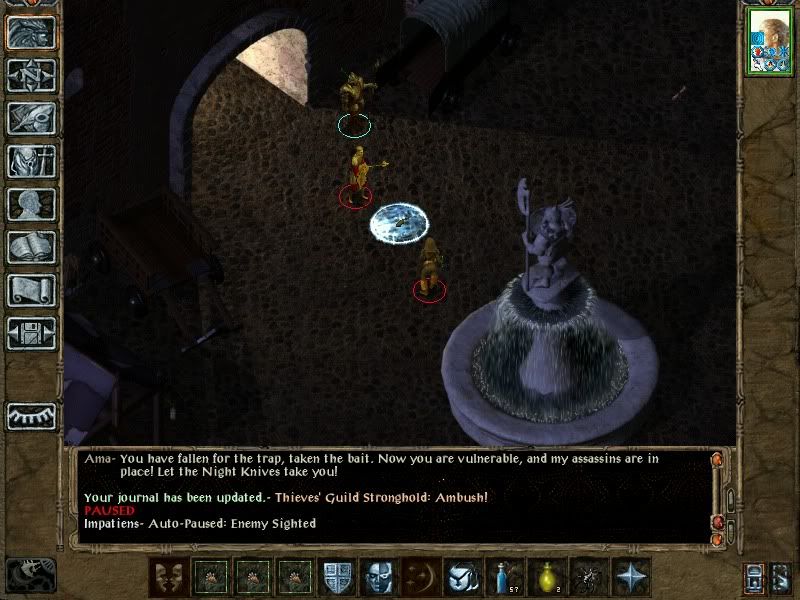800x600 pixels.
Task: Click the closed eye button on left sidebar
Action: 30,415
